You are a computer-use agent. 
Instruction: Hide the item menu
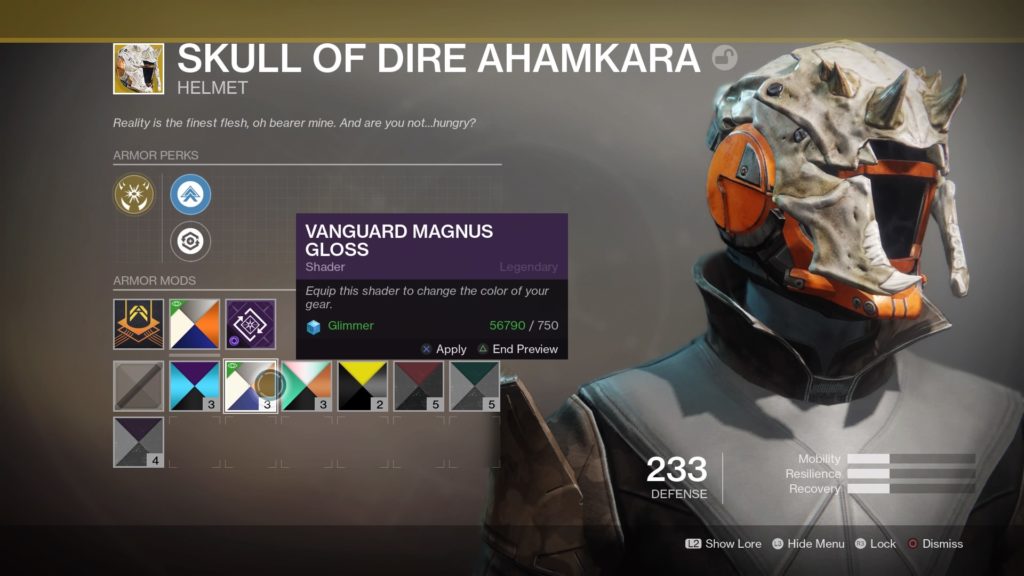[807, 544]
